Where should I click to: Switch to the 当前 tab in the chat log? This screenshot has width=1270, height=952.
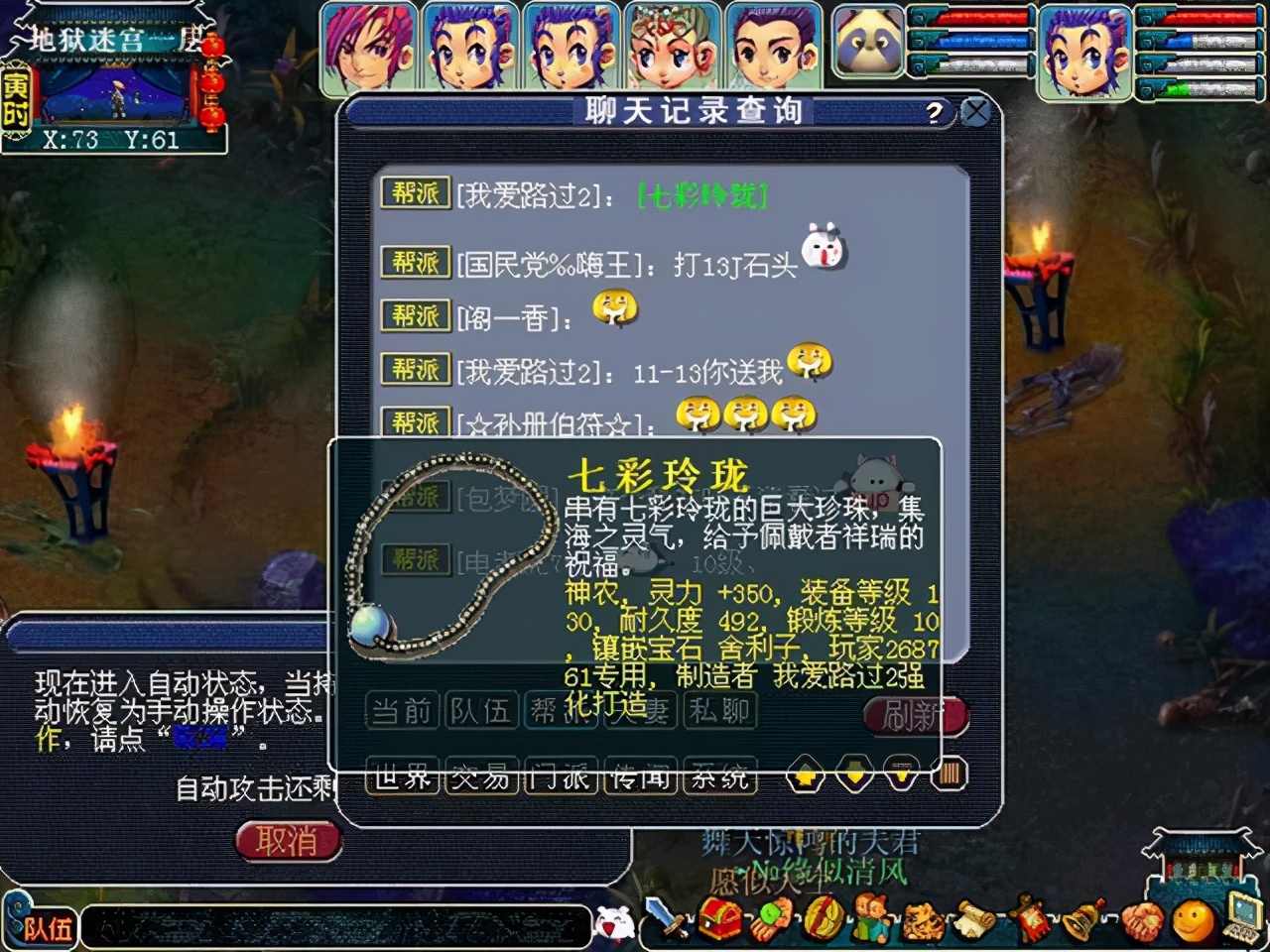[x=401, y=711]
